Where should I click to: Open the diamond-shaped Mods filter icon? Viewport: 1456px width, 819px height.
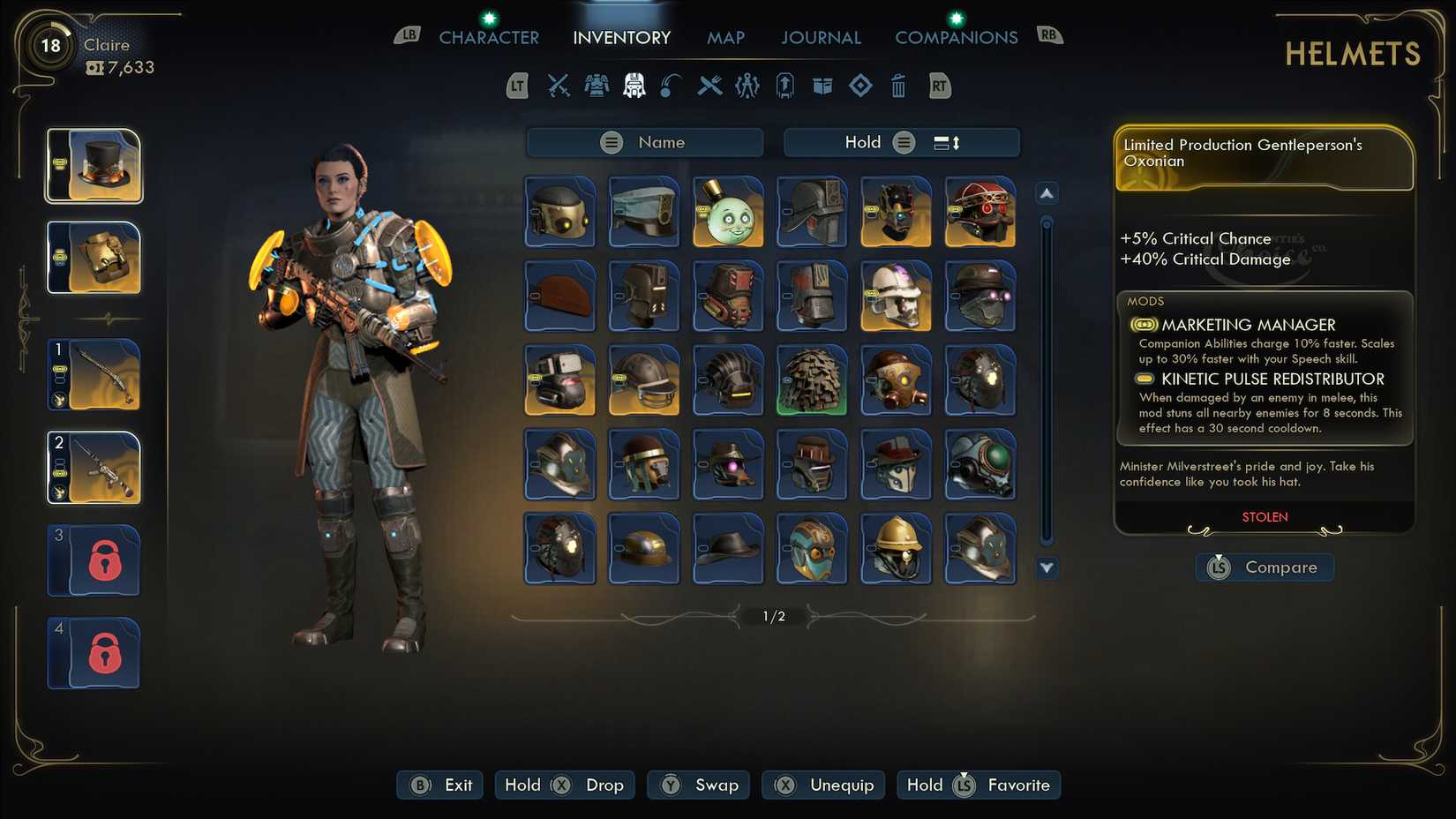[x=860, y=86]
